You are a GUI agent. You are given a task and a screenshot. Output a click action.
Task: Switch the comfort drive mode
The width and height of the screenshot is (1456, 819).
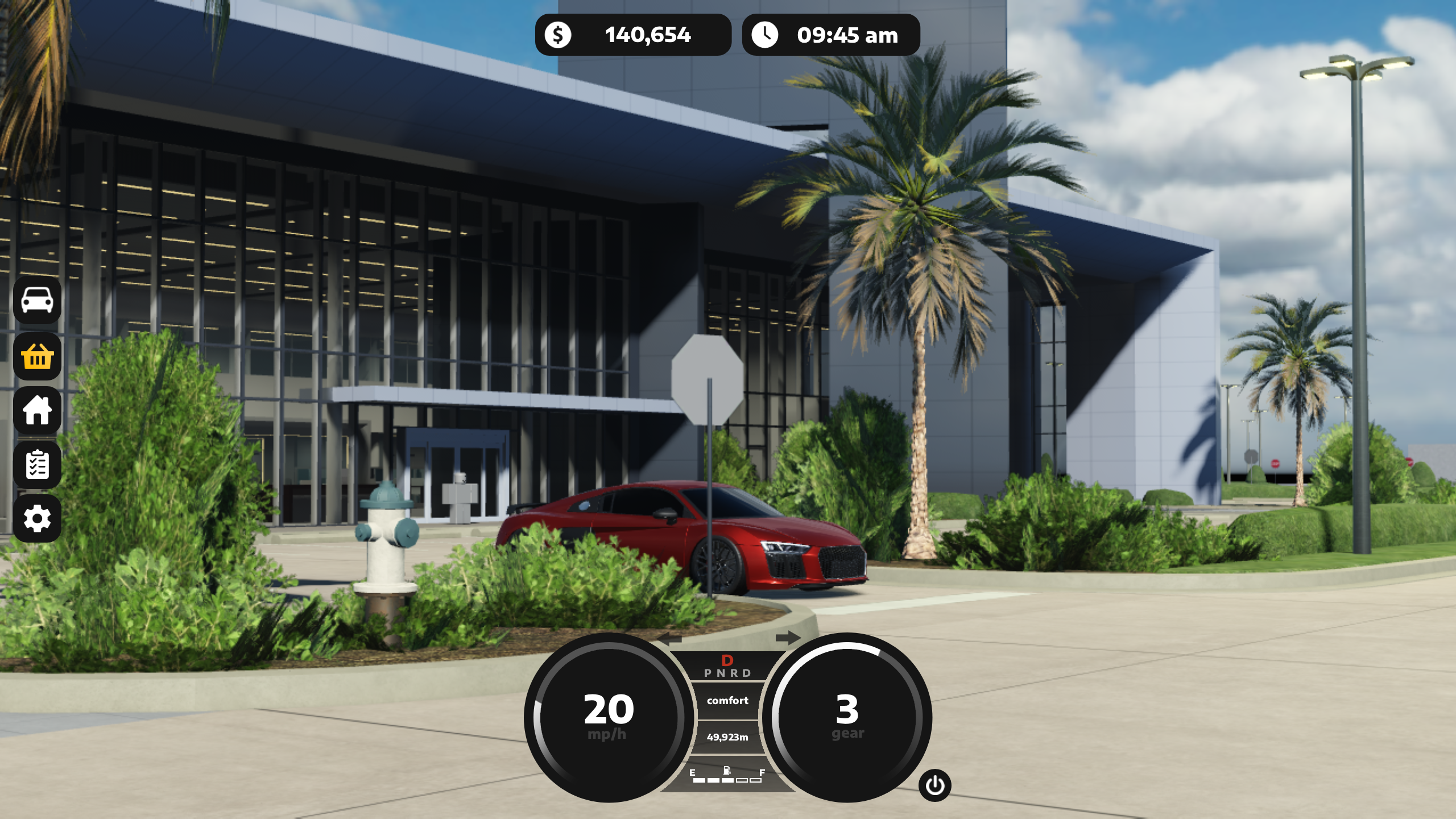pos(727,701)
